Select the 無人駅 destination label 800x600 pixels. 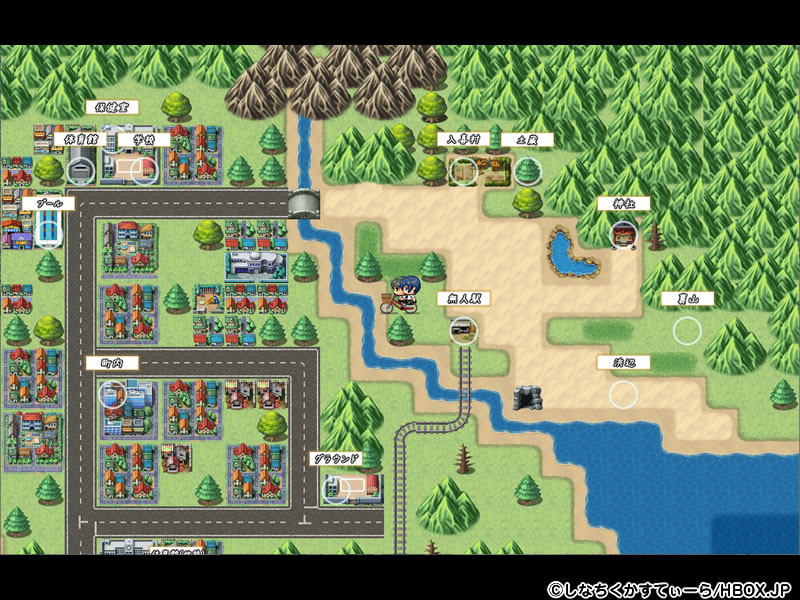[464, 299]
